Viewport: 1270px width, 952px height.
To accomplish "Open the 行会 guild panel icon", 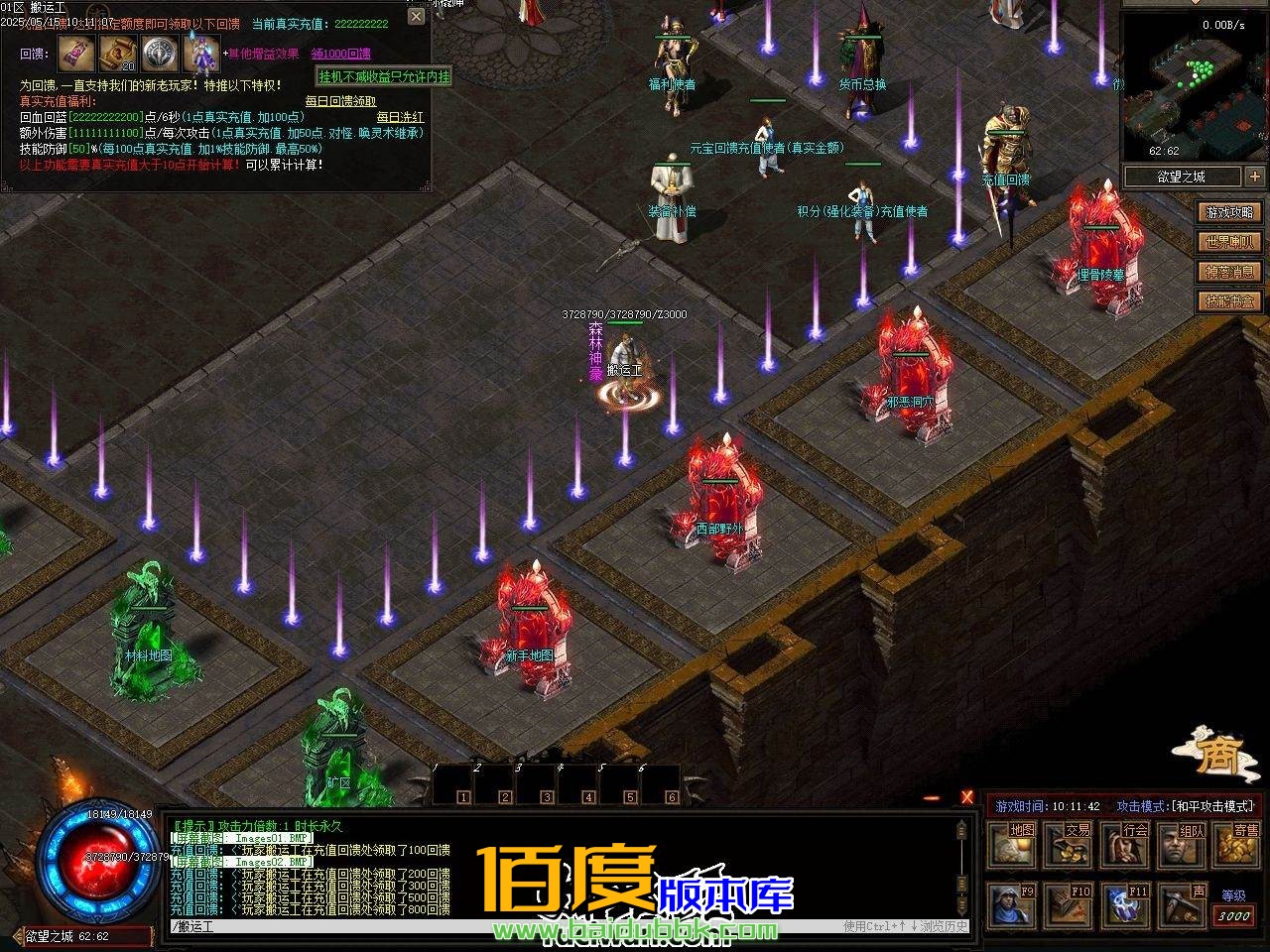I will (x=1124, y=843).
